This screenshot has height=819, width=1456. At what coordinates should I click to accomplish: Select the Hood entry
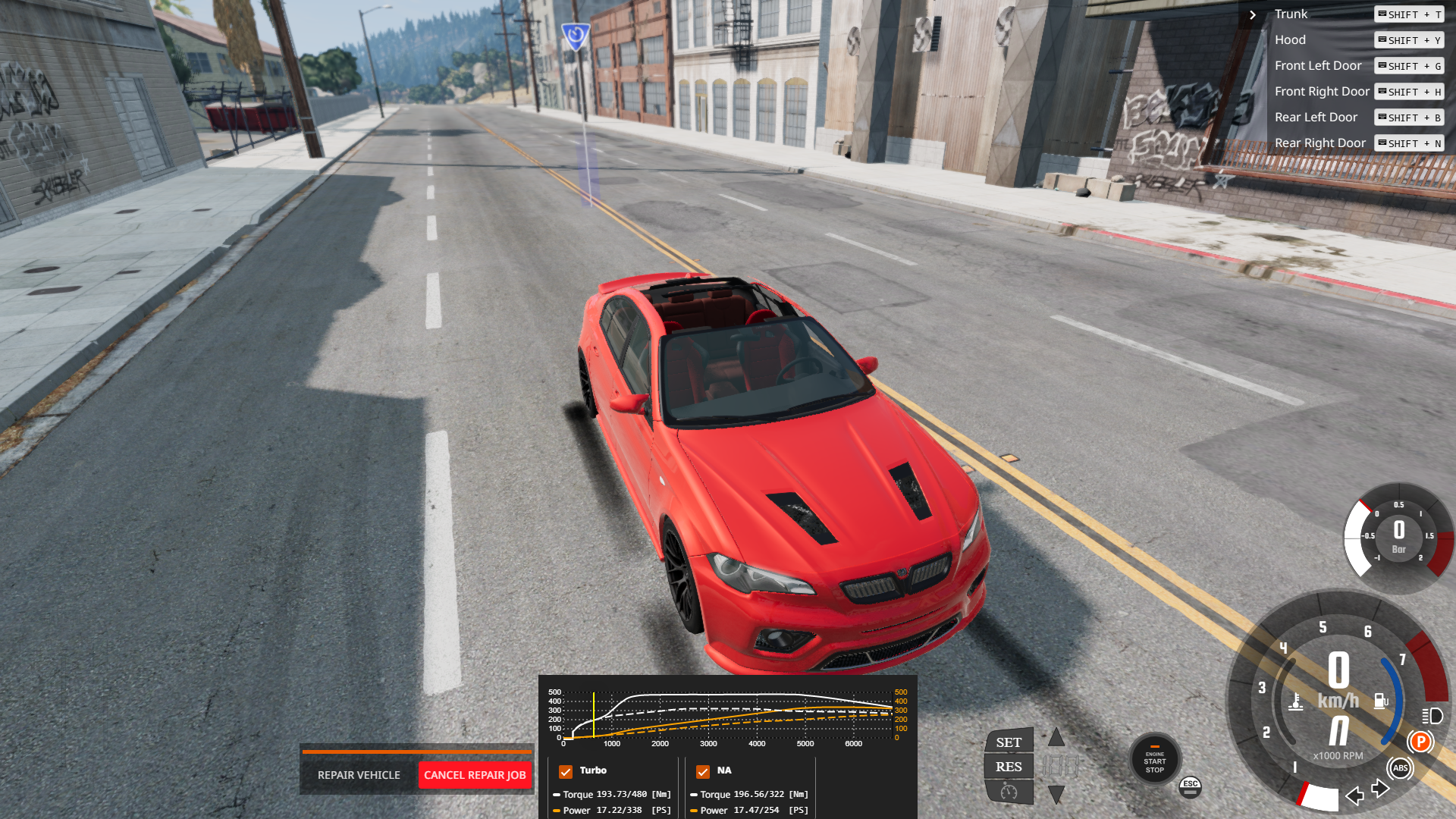[1290, 40]
